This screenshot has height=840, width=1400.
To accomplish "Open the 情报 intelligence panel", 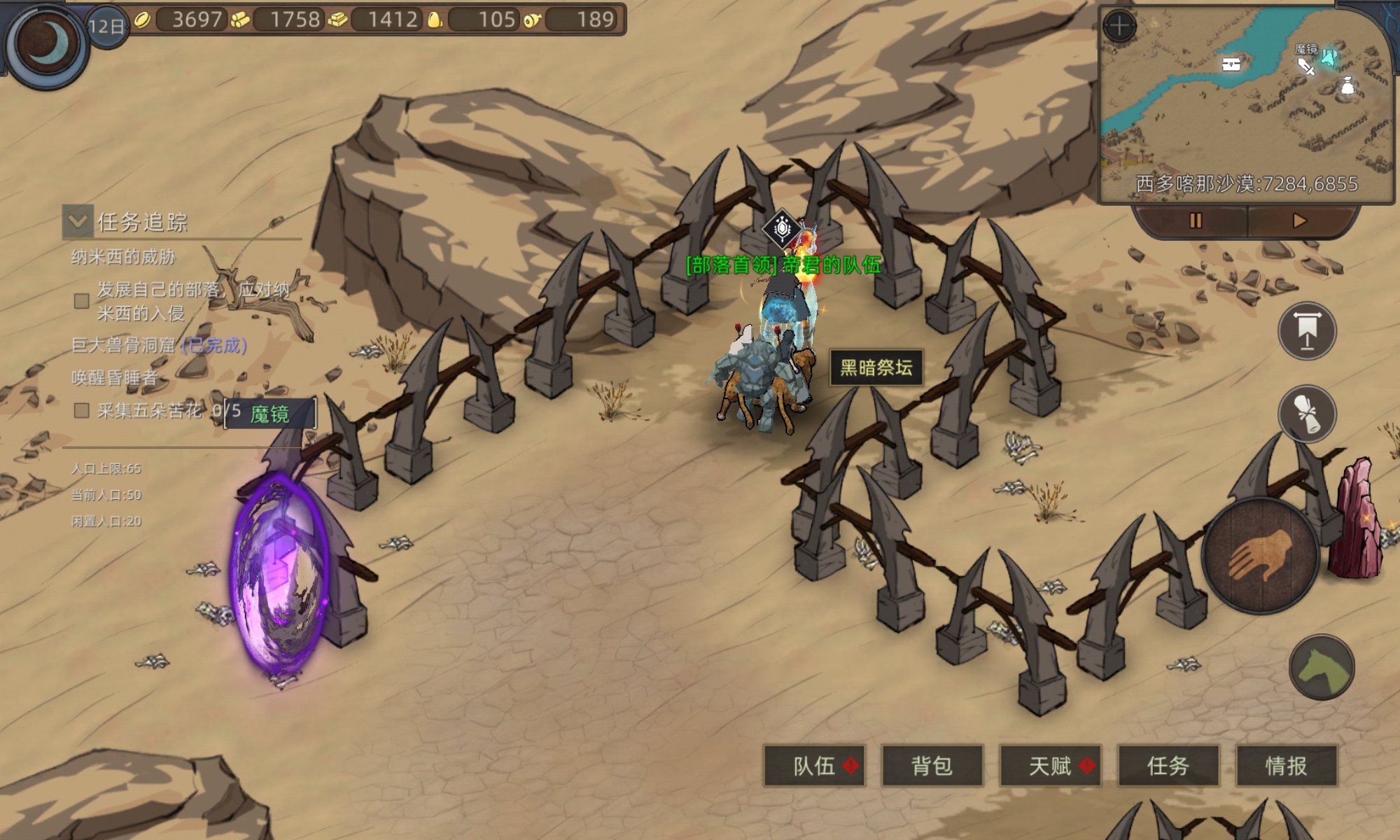I will 1286,766.
